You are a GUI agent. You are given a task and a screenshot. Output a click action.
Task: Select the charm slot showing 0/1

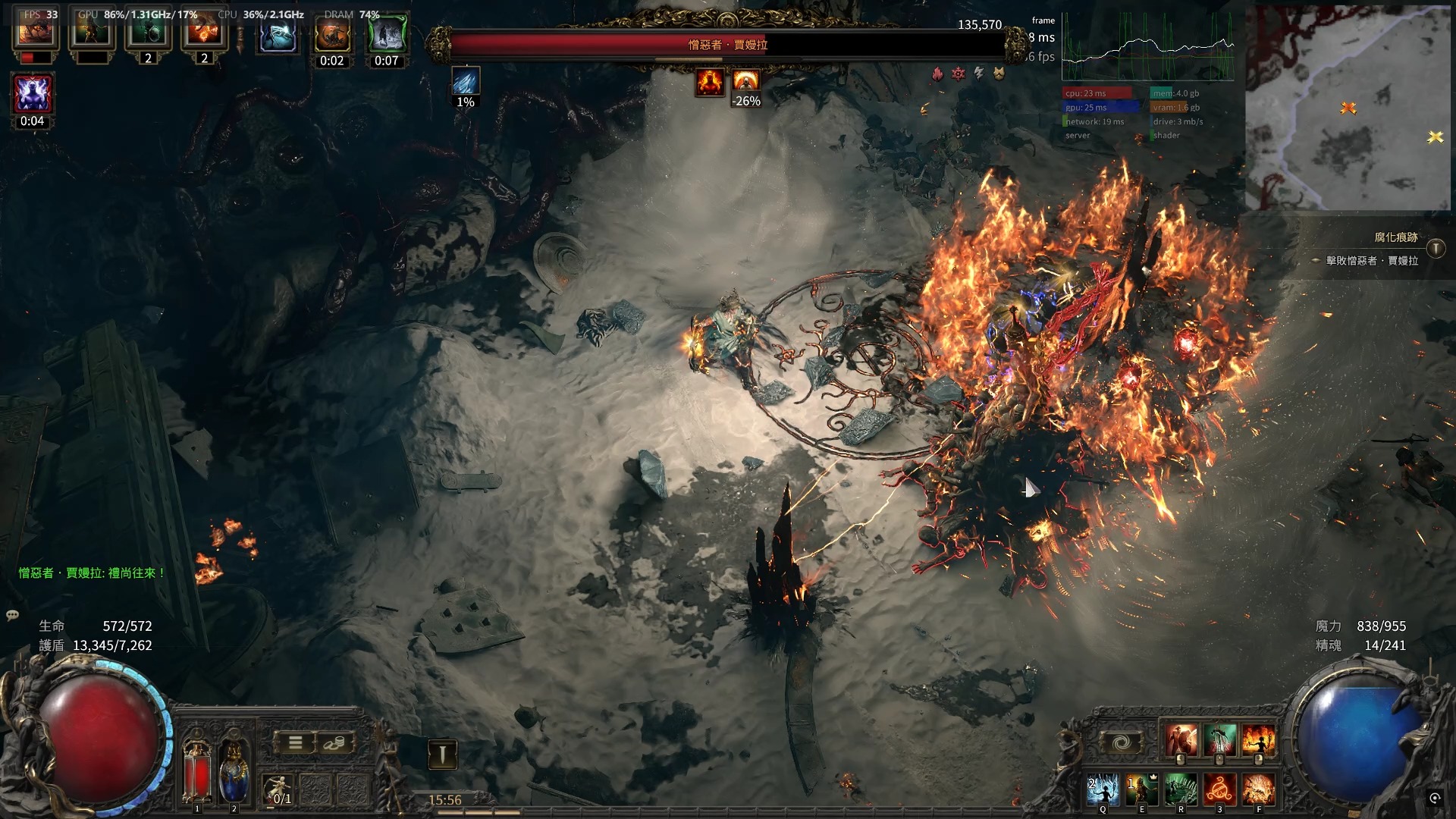(280, 789)
